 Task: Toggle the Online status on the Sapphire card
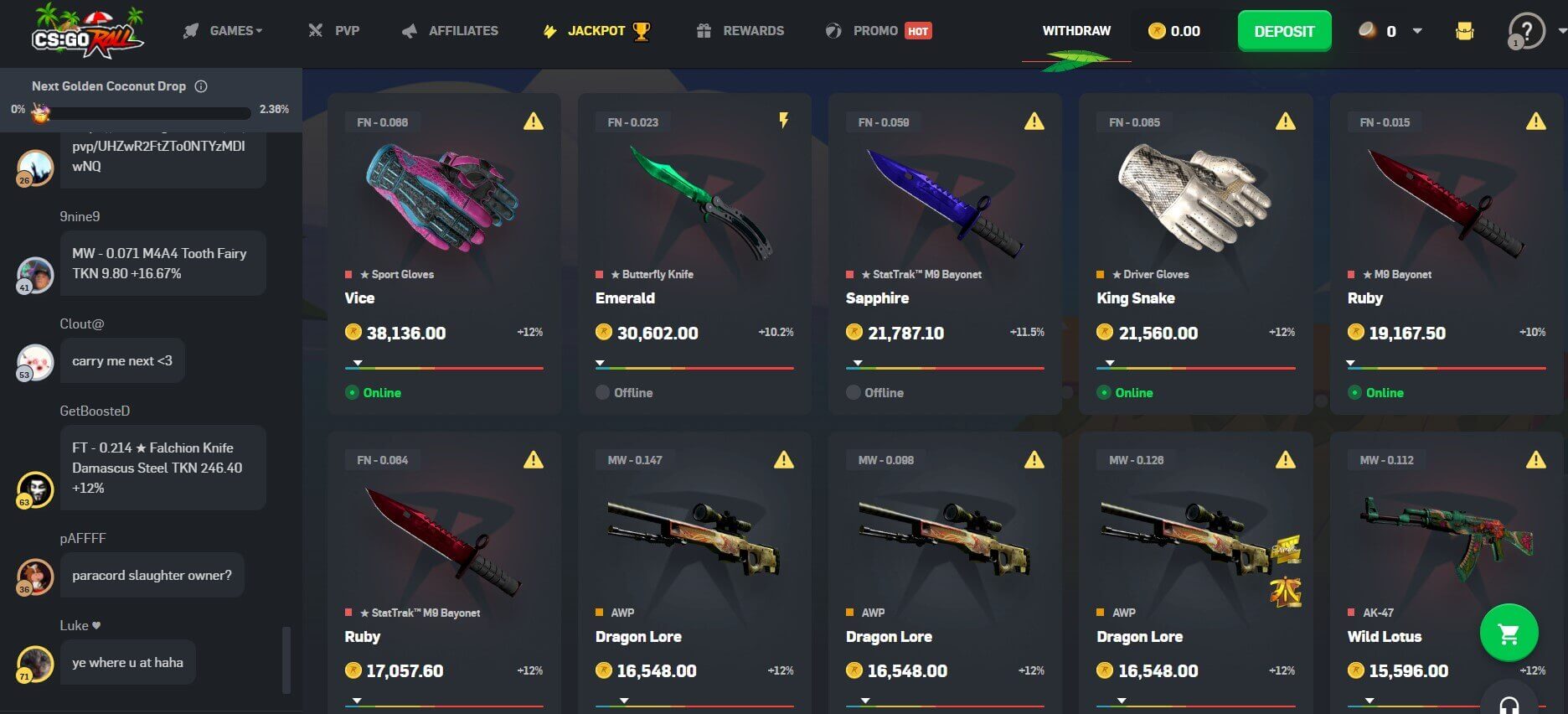coord(855,392)
